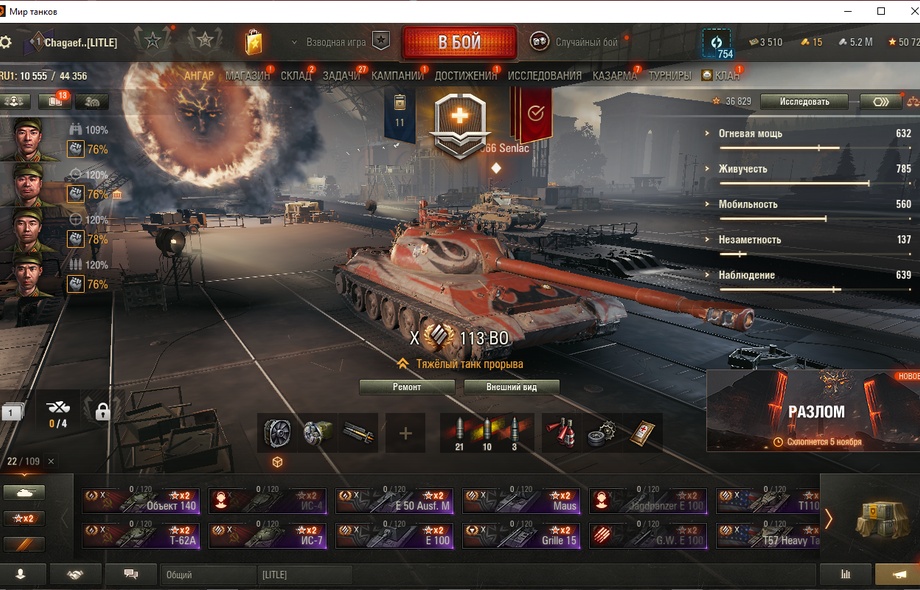
Task: Close the Мир танков window
Action: (904, 11)
